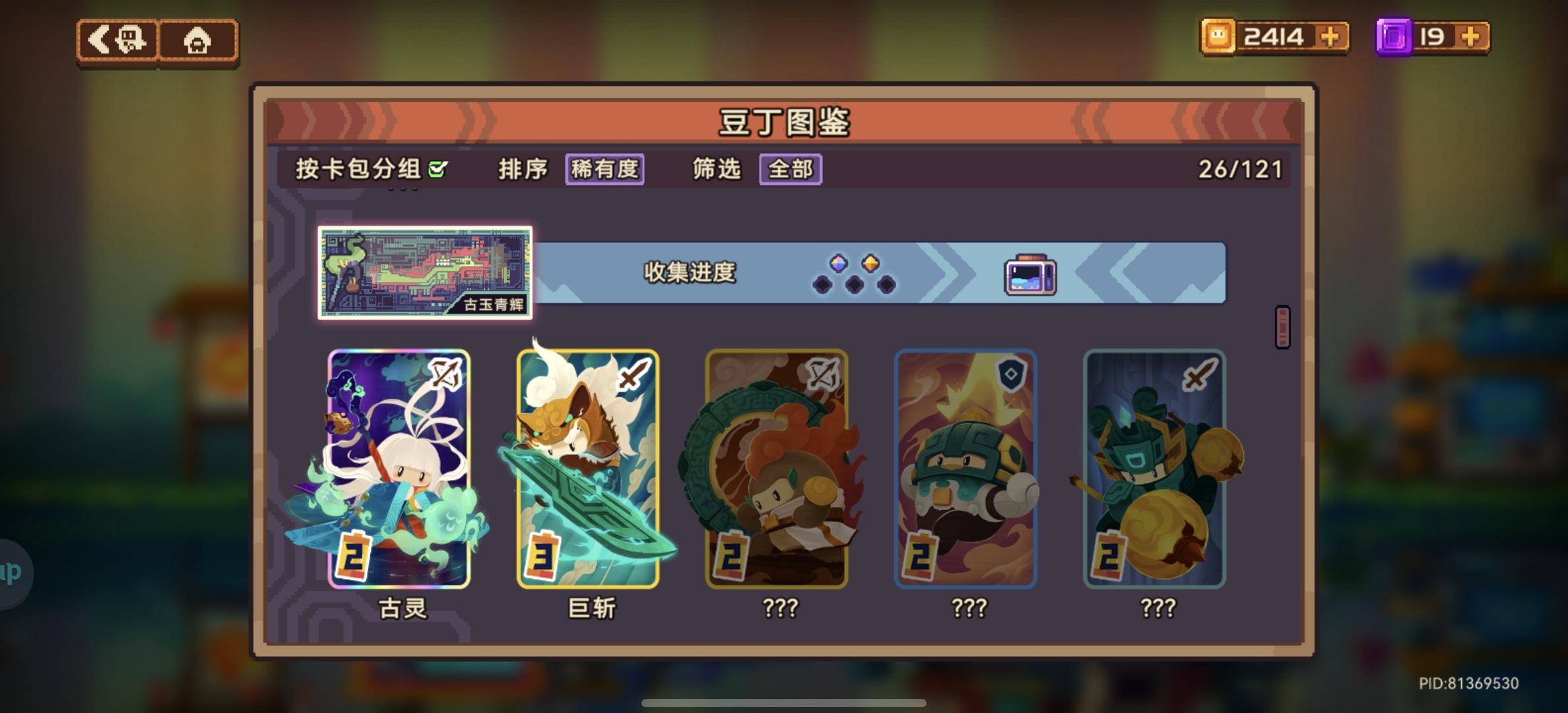Click the home icon in top-left toolbar
The width and height of the screenshot is (1568, 713).
click(198, 40)
